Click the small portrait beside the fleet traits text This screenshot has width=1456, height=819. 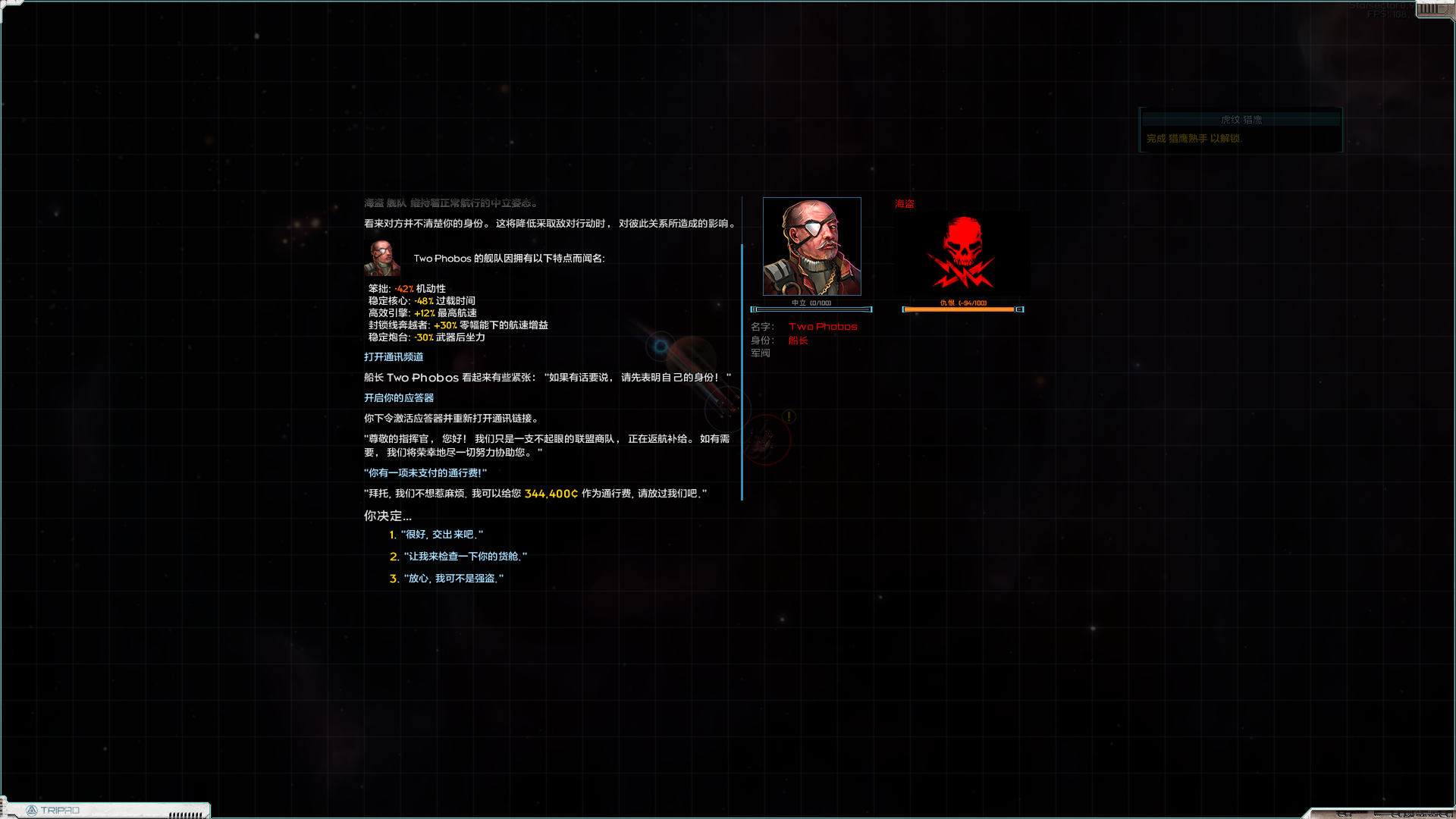pyautogui.click(x=380, y=258)
